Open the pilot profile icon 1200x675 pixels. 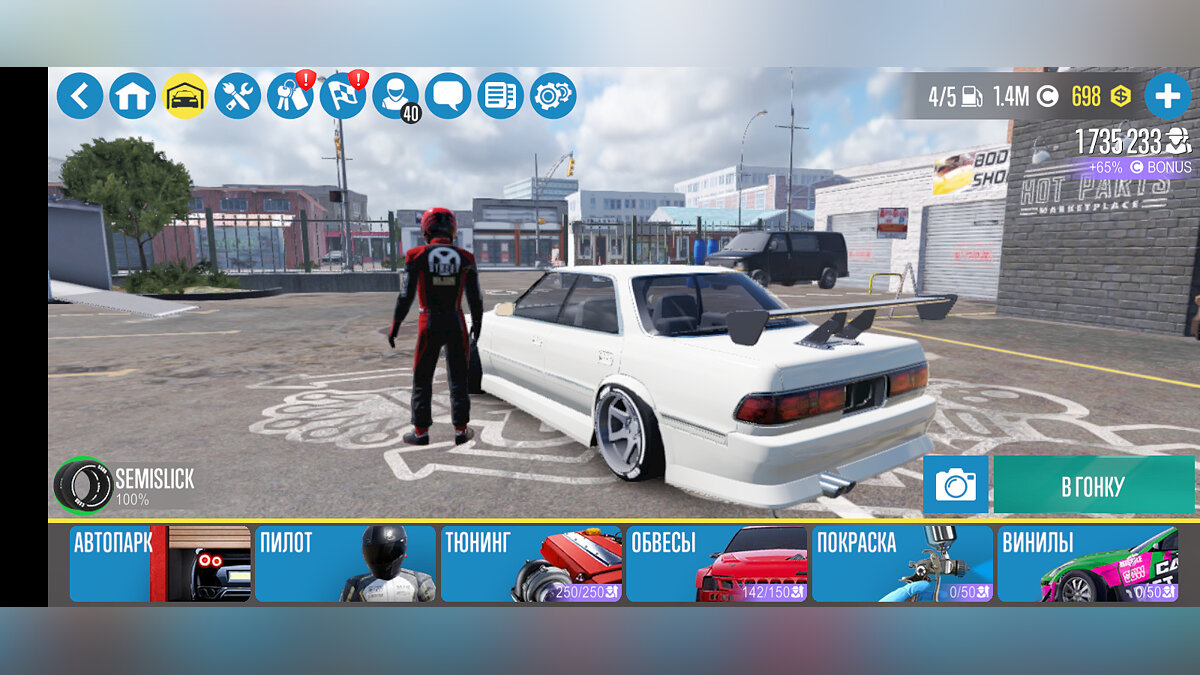tap(396, 96)
